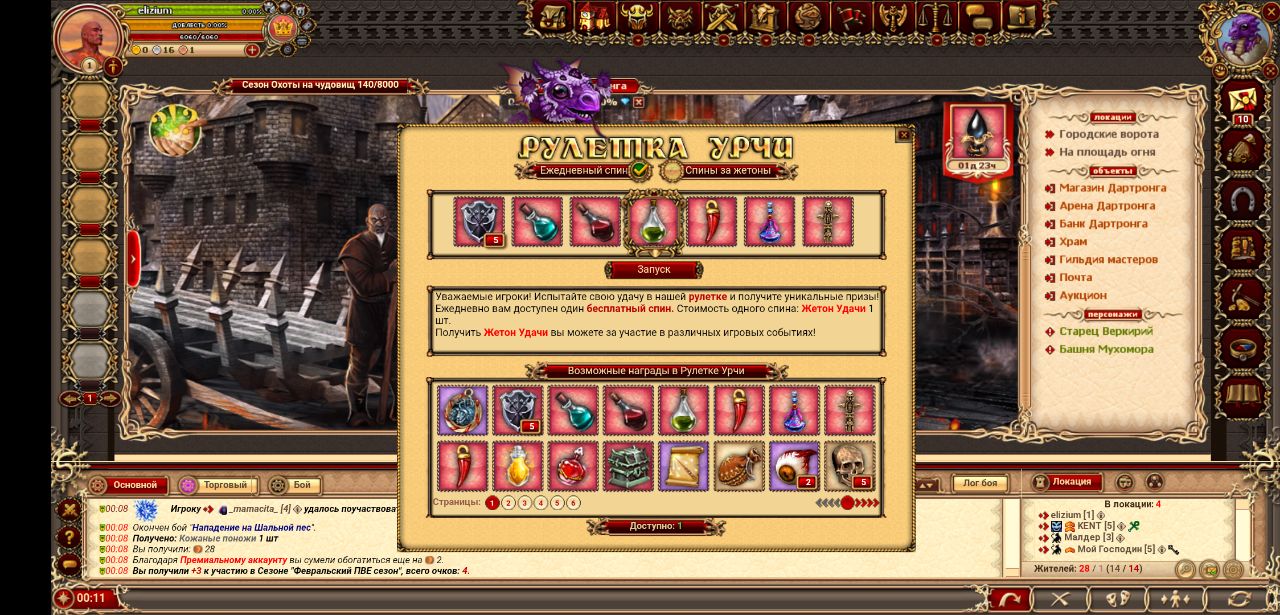Click the player avatar portrait
Image resolution: width=1280 pixels, height=615 pixels.
88,36
